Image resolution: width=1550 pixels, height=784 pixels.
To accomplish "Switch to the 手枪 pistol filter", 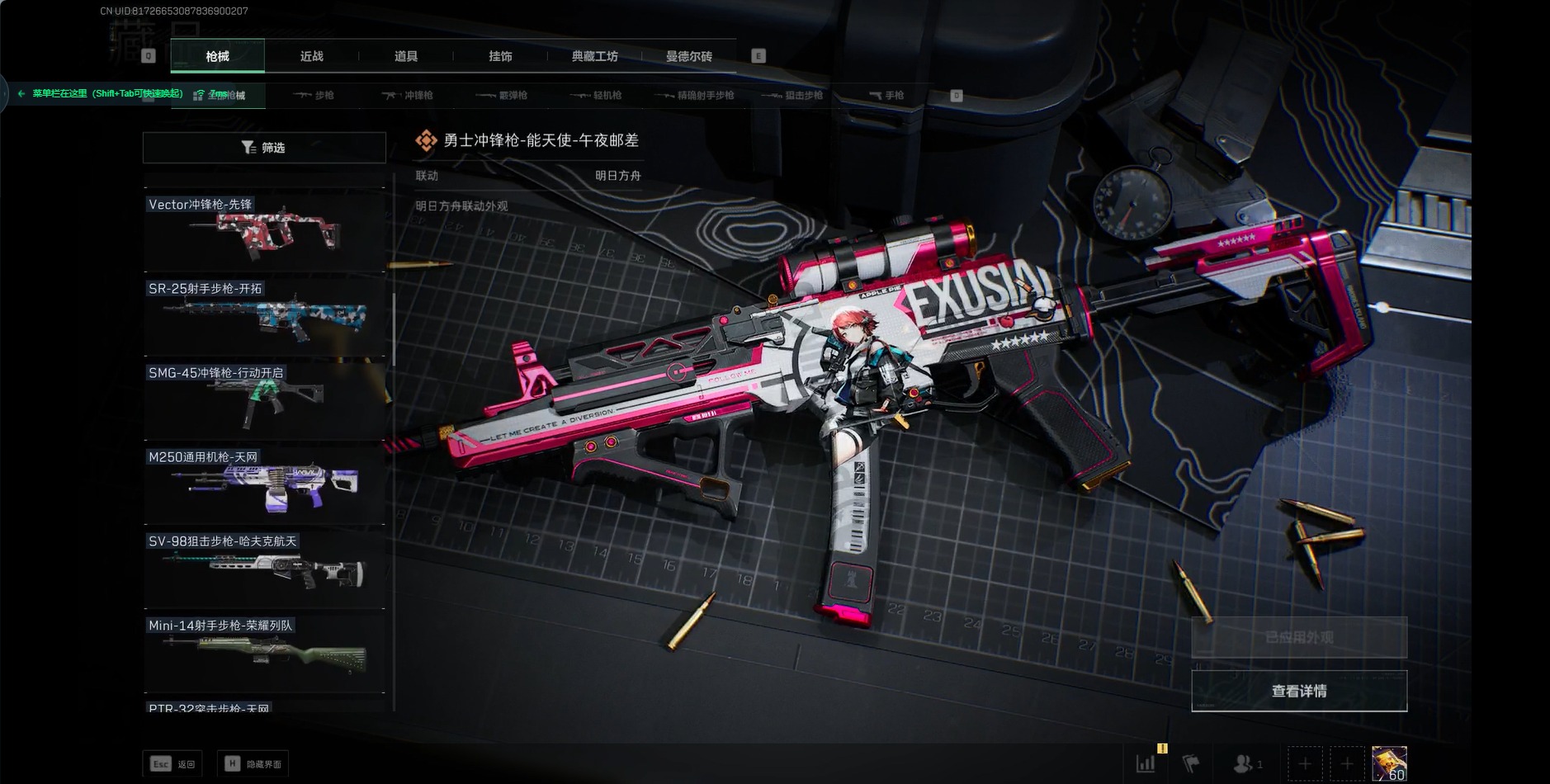I will (887, 96).
